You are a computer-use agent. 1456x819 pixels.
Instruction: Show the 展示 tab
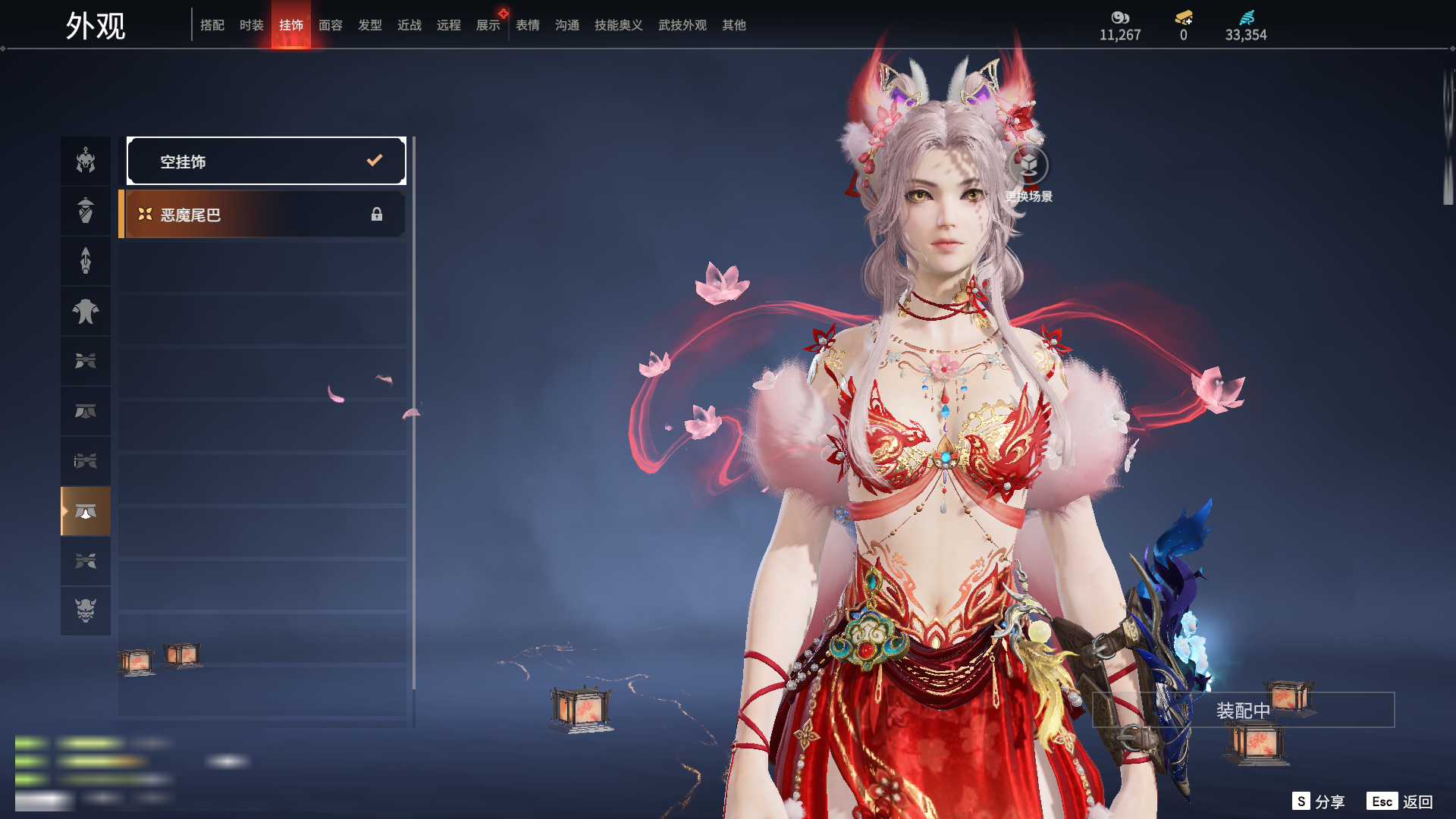488,25
